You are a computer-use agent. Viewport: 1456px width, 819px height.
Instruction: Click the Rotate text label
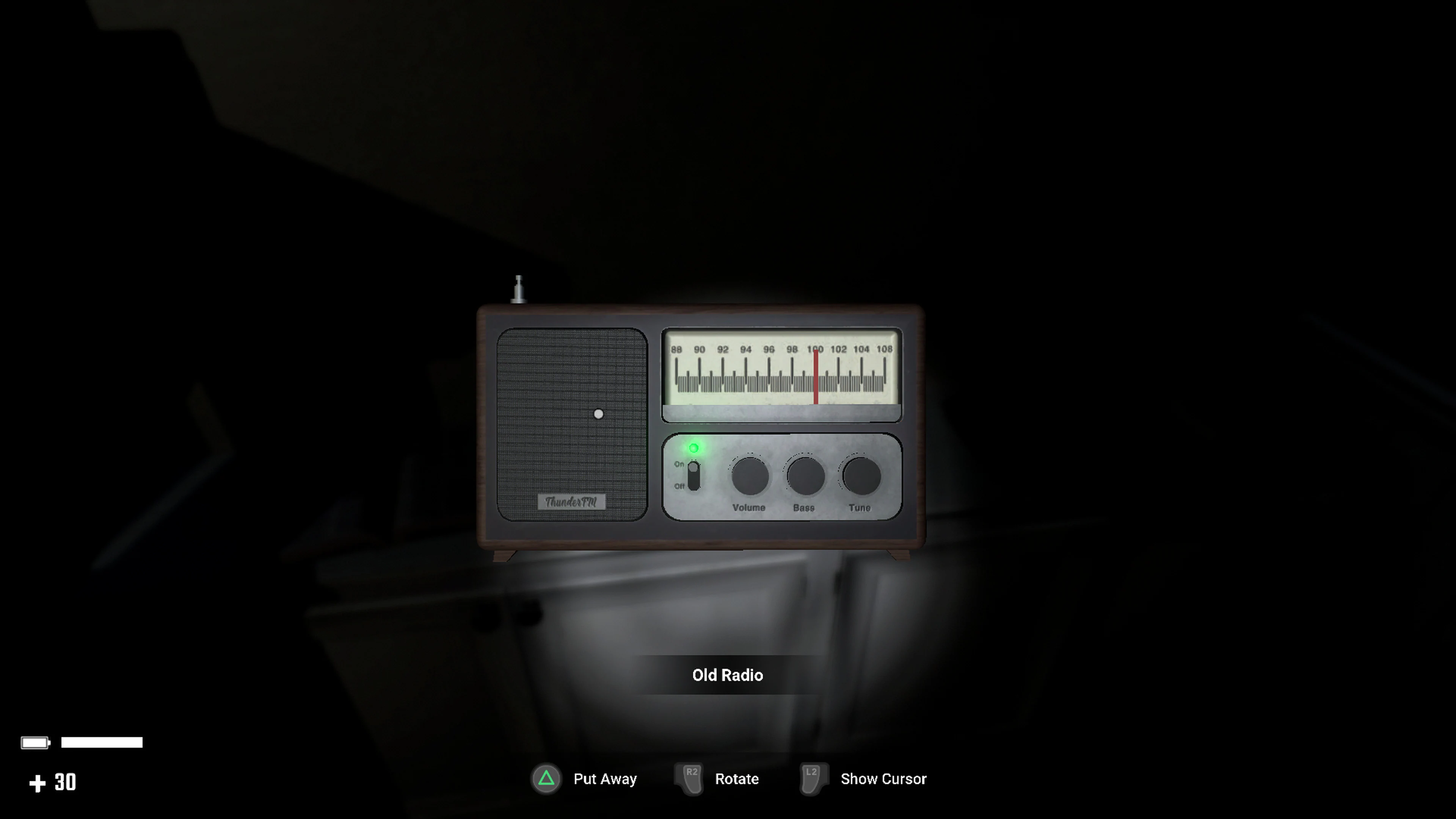pos(736,778)
